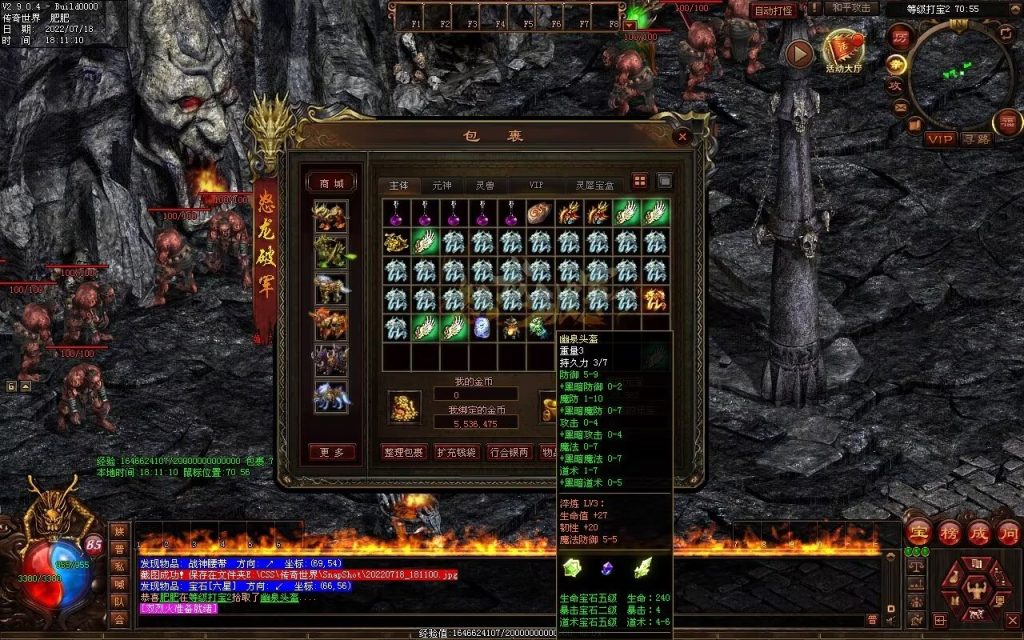1024x640 pixels.
Task: Click 整理包裹 to sort the bag
Action: coord(405,452)
